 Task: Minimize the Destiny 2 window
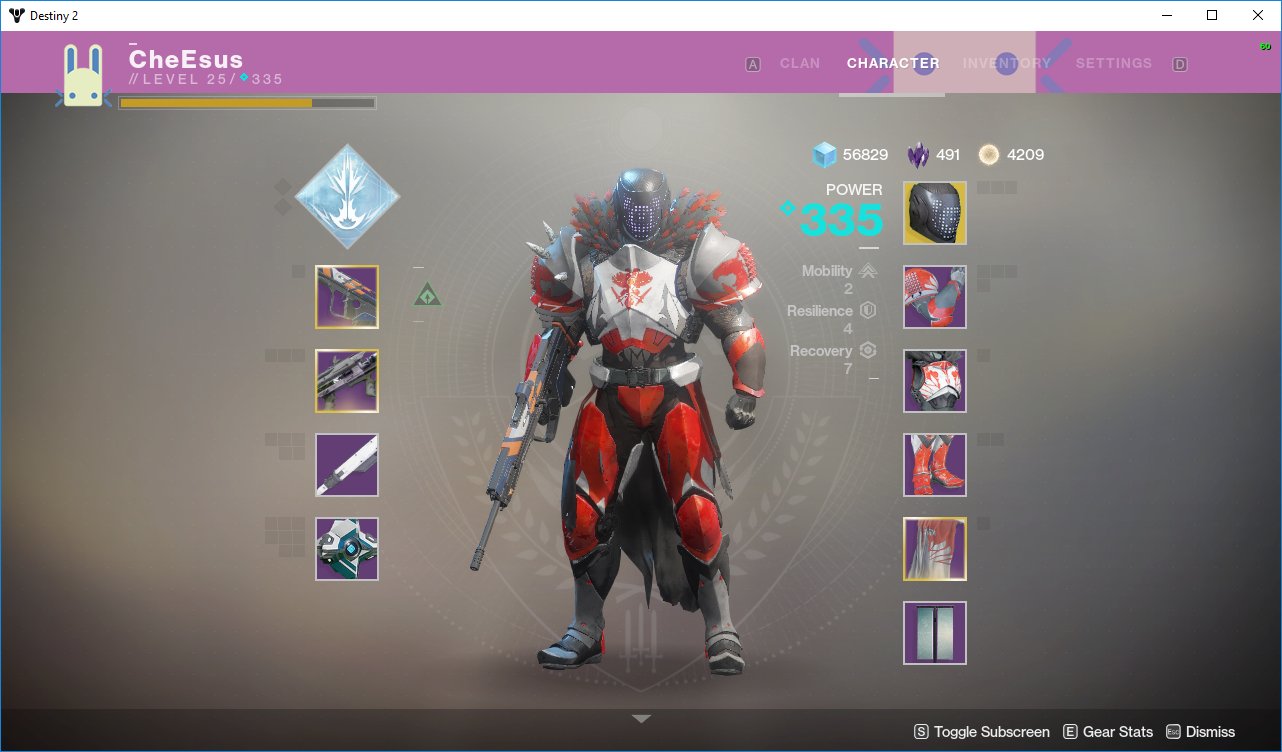[1166, 15]
